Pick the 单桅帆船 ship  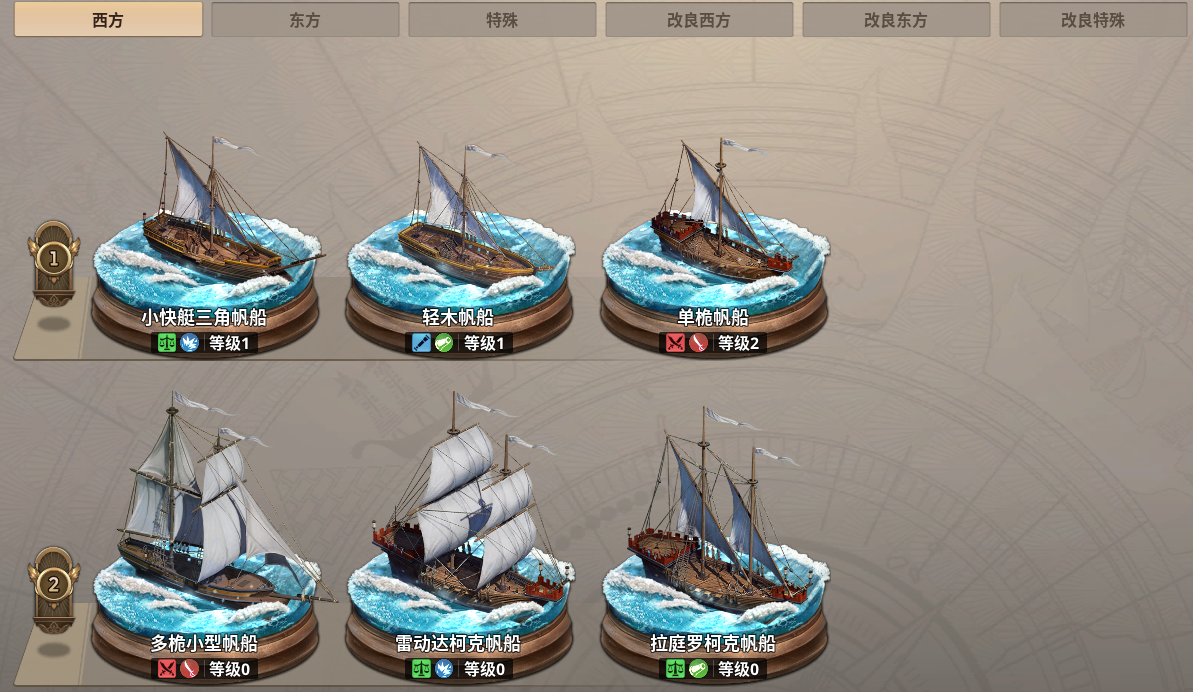click(x=714, y=240)
